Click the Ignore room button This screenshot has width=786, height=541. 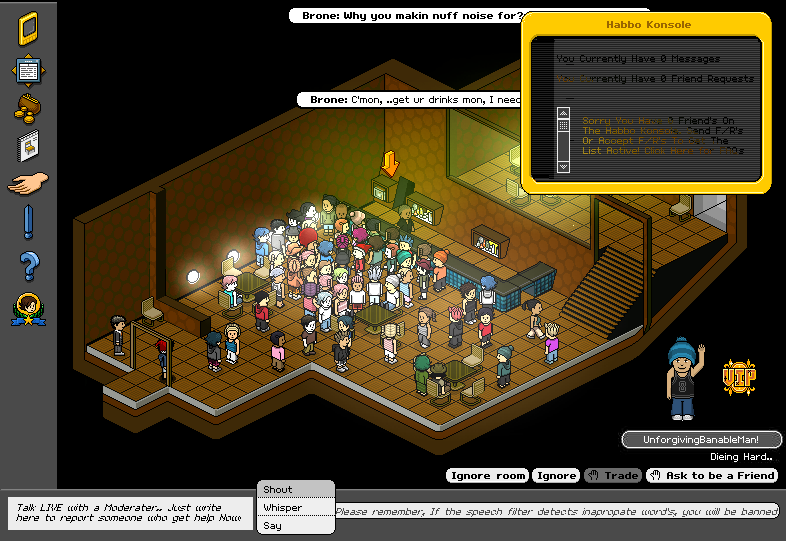[x=487, y=476]
